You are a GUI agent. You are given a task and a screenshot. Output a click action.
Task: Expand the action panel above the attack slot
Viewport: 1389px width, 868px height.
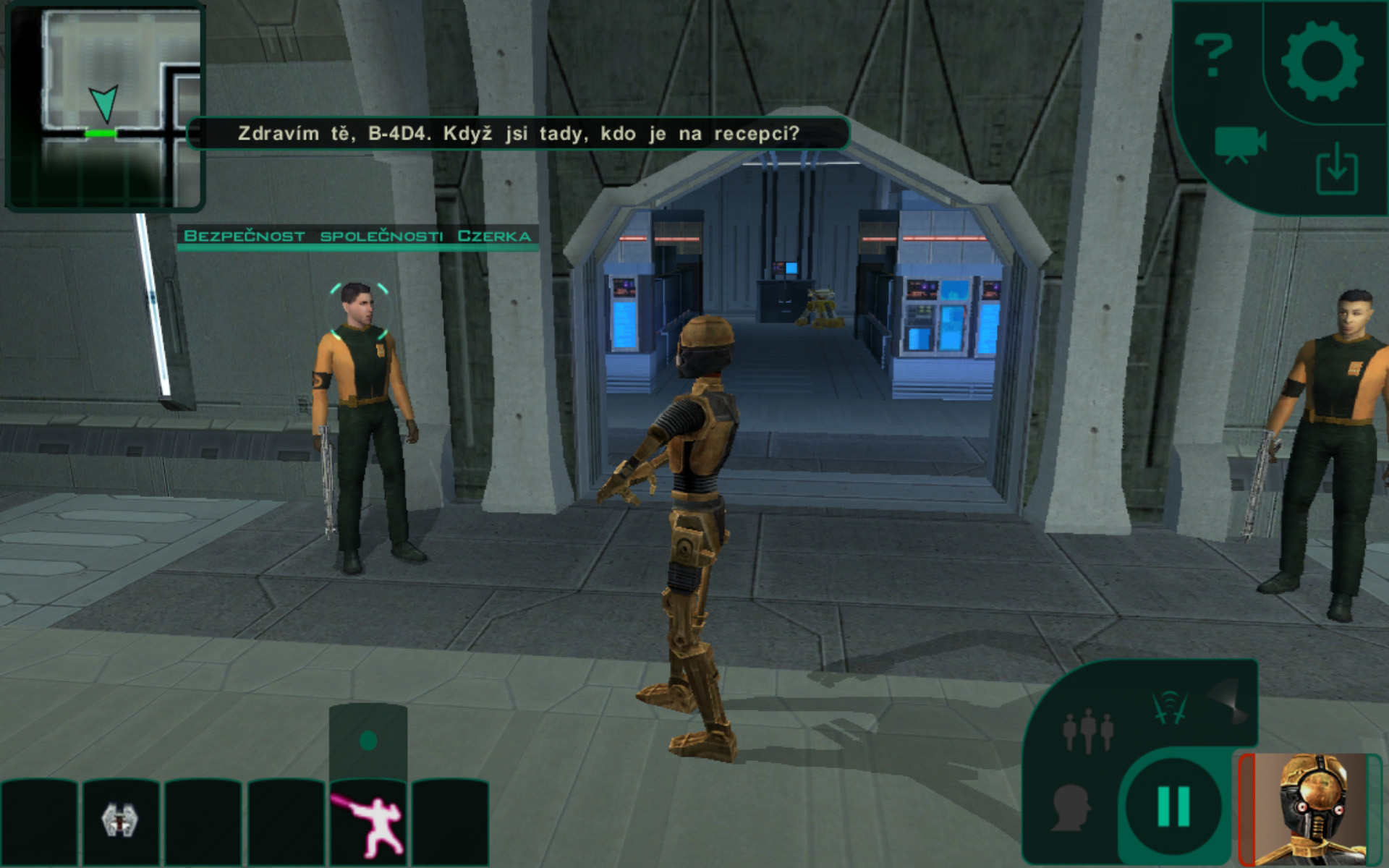click(x=368, y=740)
